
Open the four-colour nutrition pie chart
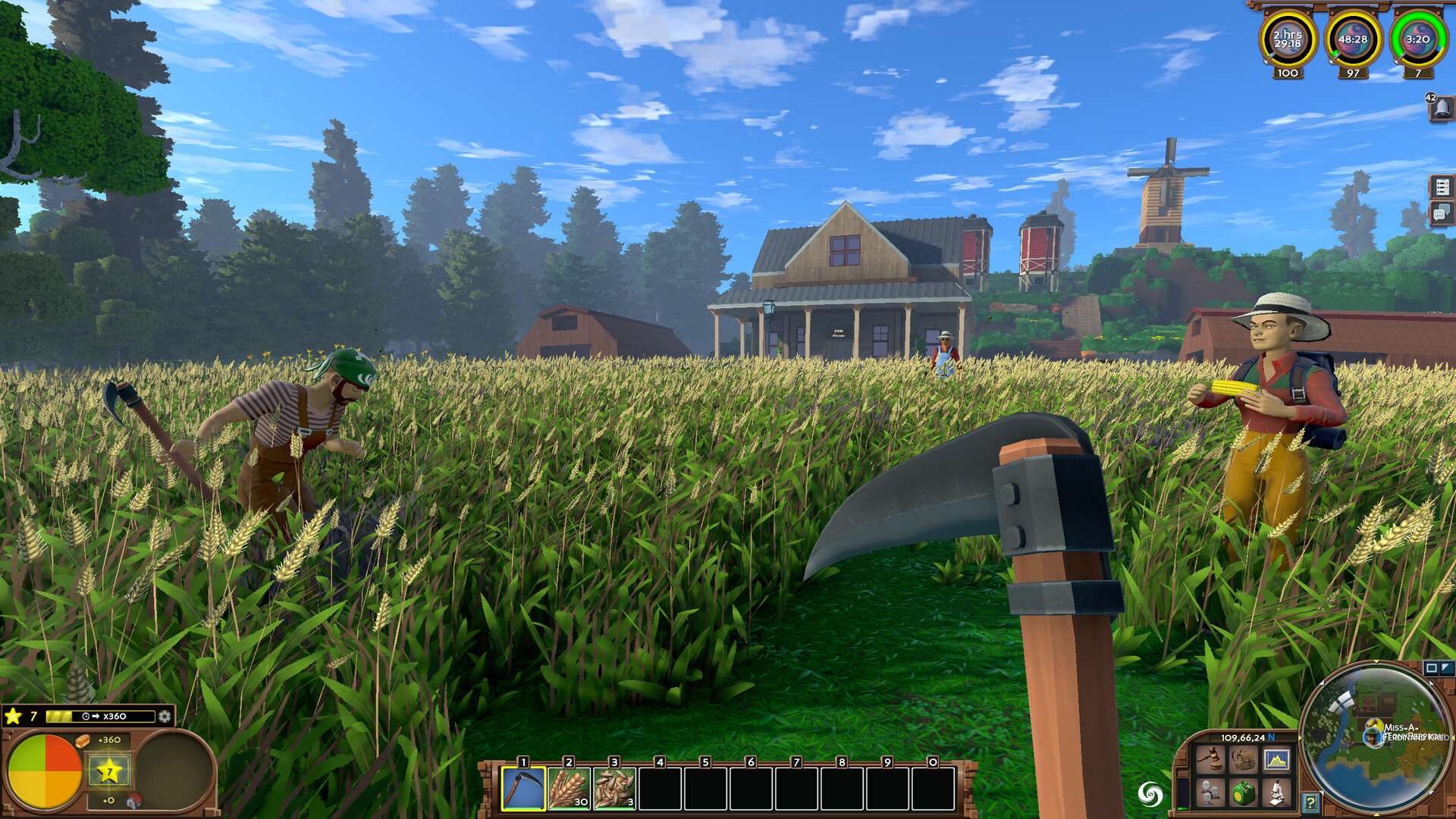pyautogui.click(x=44, y=772)
